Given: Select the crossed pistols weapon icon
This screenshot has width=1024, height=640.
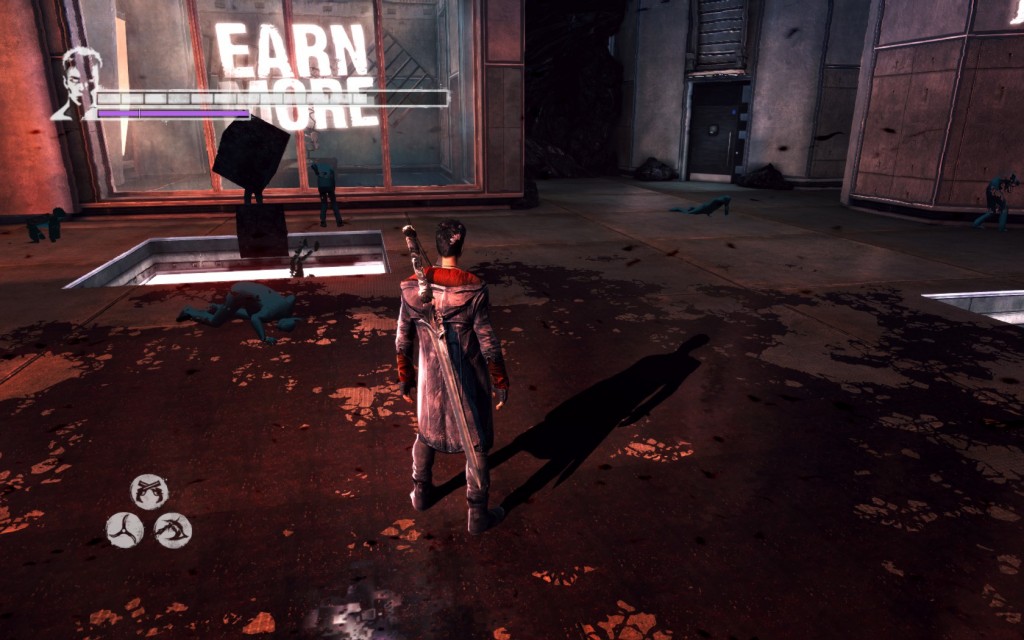Looking at the screenshot, I should point(149,491).
